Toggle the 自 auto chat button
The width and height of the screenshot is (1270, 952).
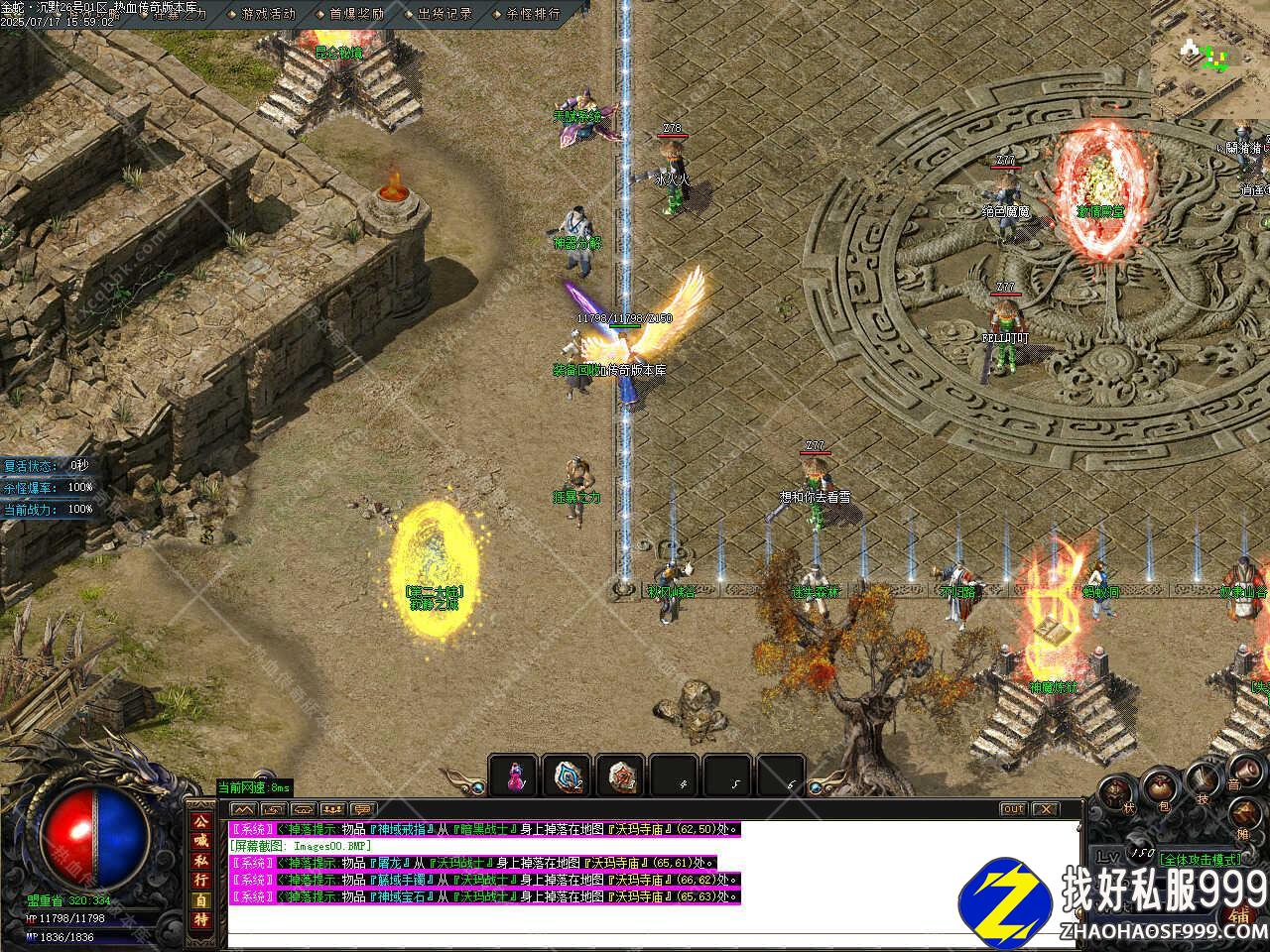click(x=200, y=900)
